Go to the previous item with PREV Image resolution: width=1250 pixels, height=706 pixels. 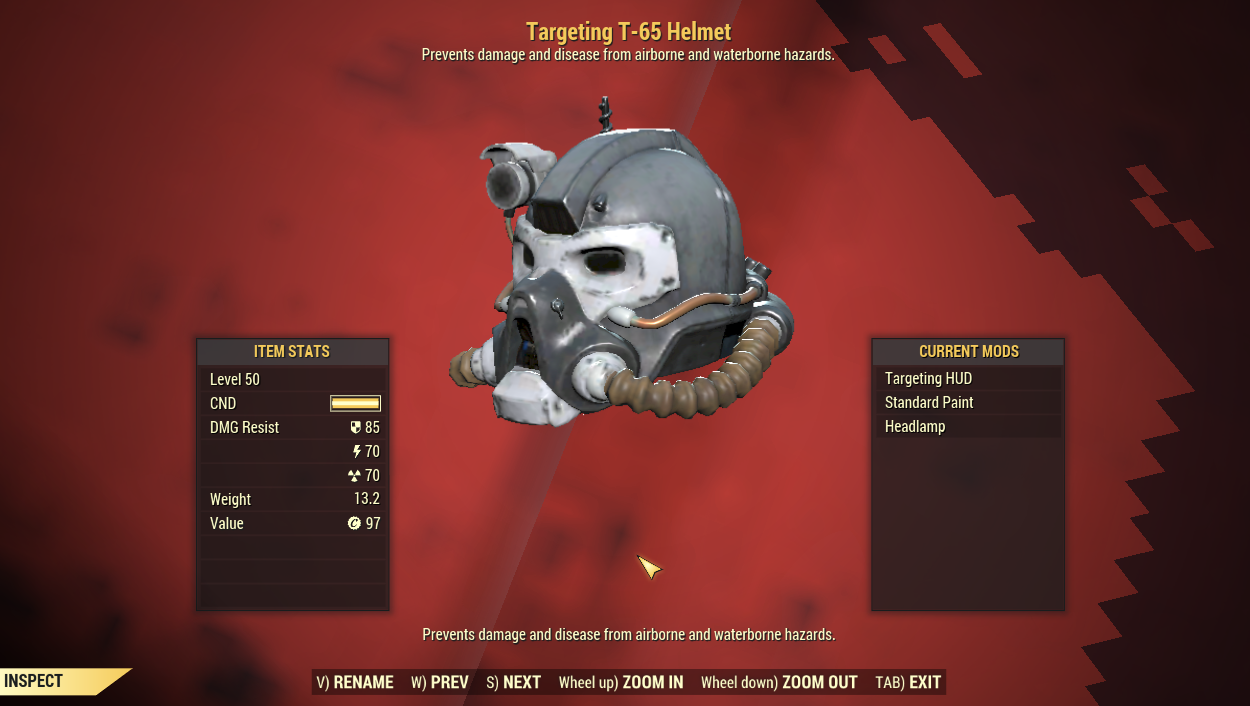click(x=440, y=682)
